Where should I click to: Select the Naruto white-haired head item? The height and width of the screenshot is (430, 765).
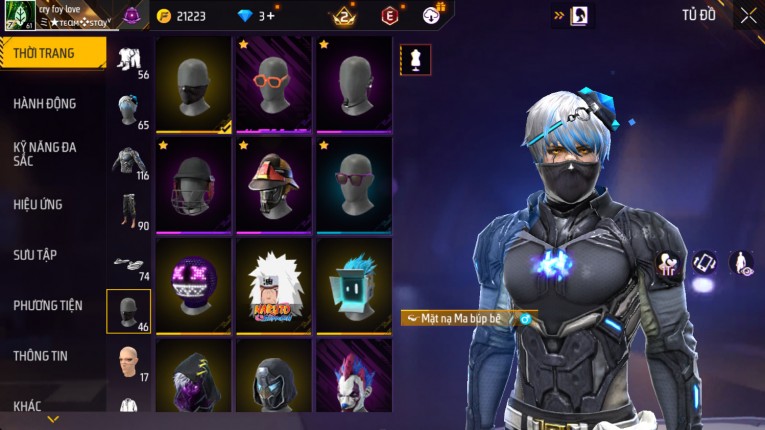pos(274,286)
